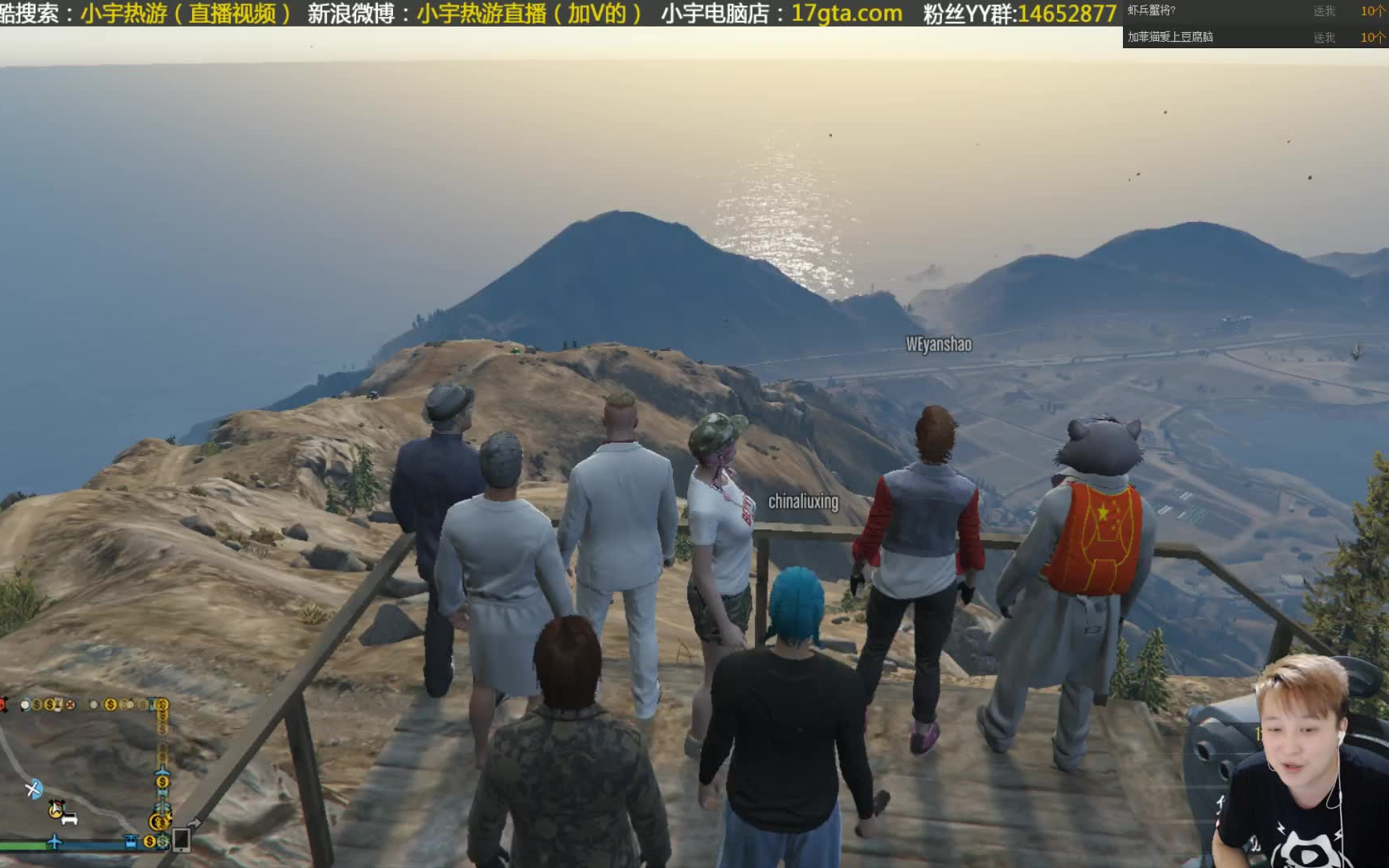Image resolution: width=1389 pixels, height=868 pixels.
Task: Click 送我 next to the 虾兵蟹将 message
Action: [1326, 11]
